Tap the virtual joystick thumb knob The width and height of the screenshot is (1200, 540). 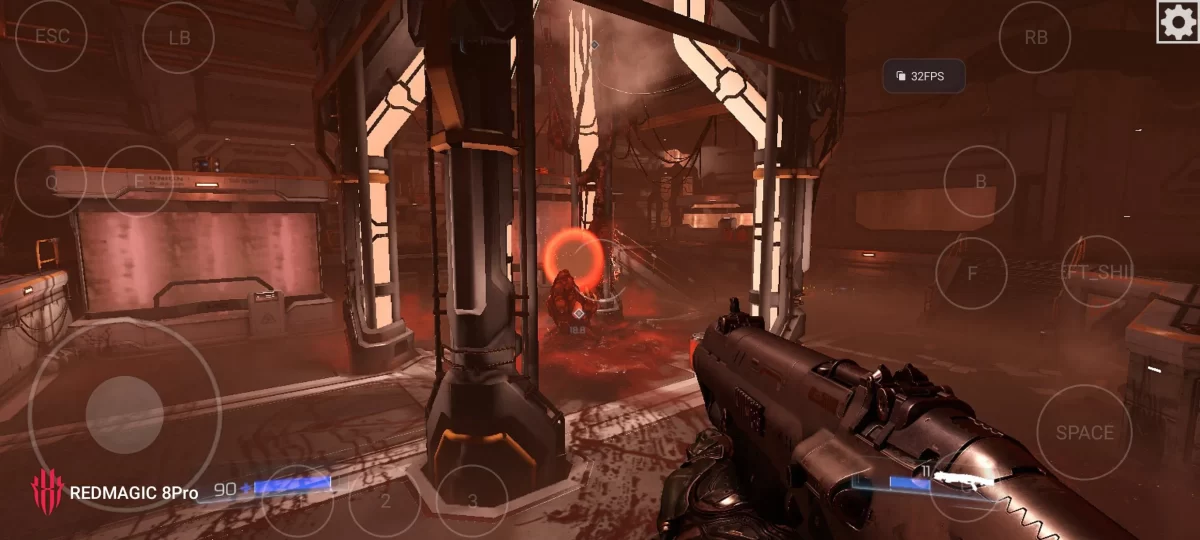[x=124, y=414]
